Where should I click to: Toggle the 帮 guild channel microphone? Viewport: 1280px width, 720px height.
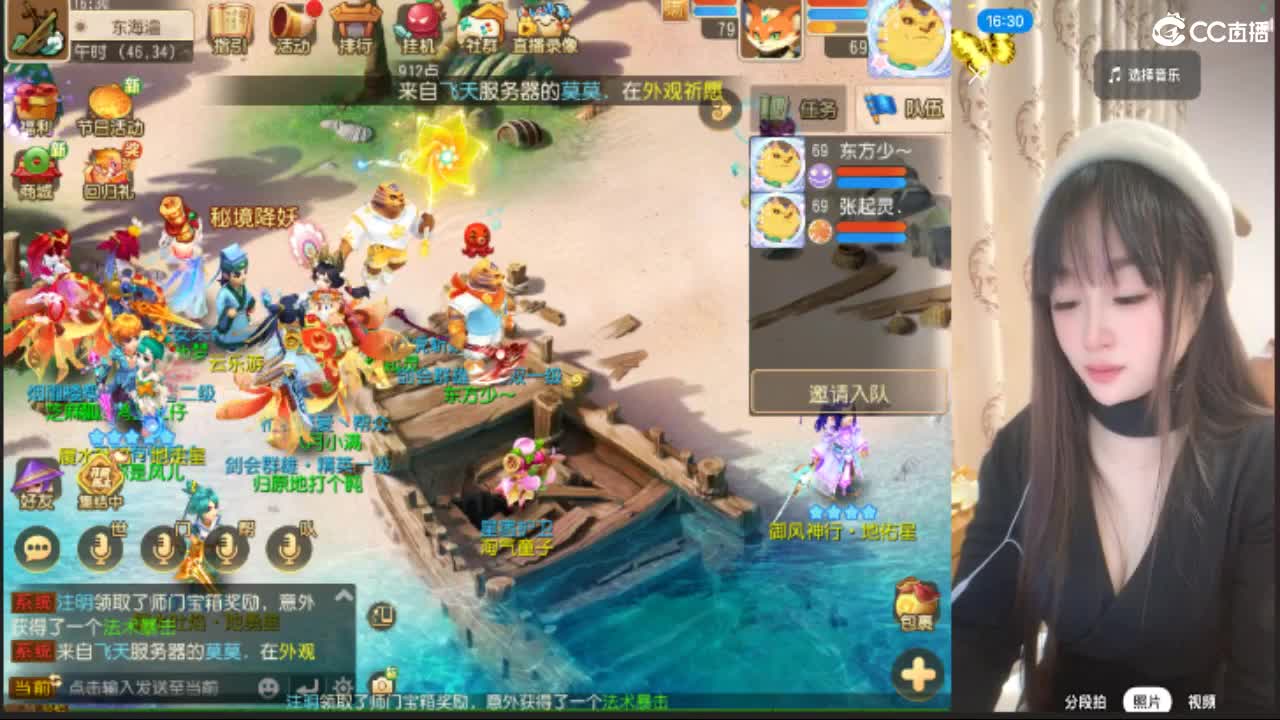[x=227, y=548]
